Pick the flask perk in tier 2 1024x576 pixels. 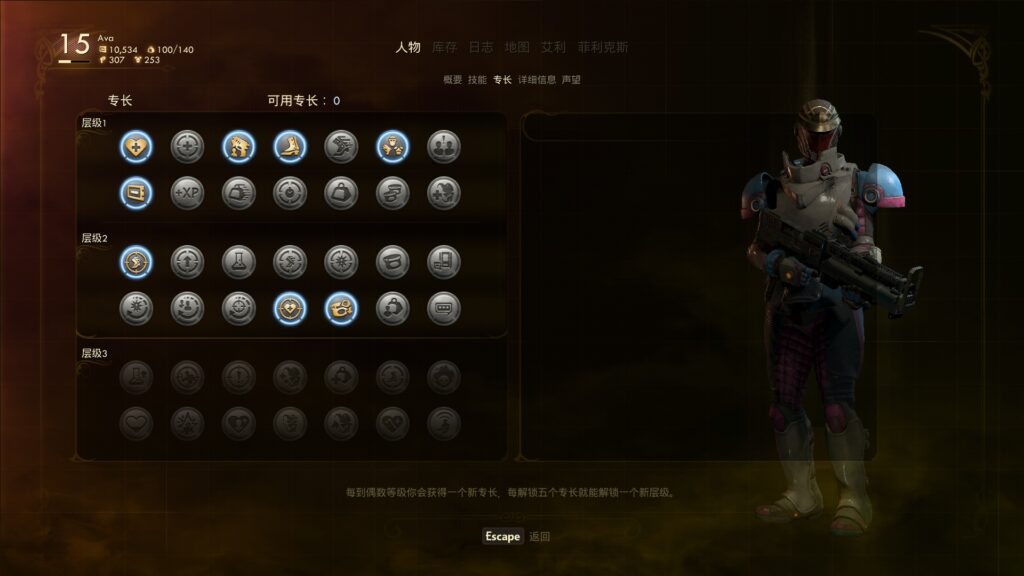(x=239, y=262)
